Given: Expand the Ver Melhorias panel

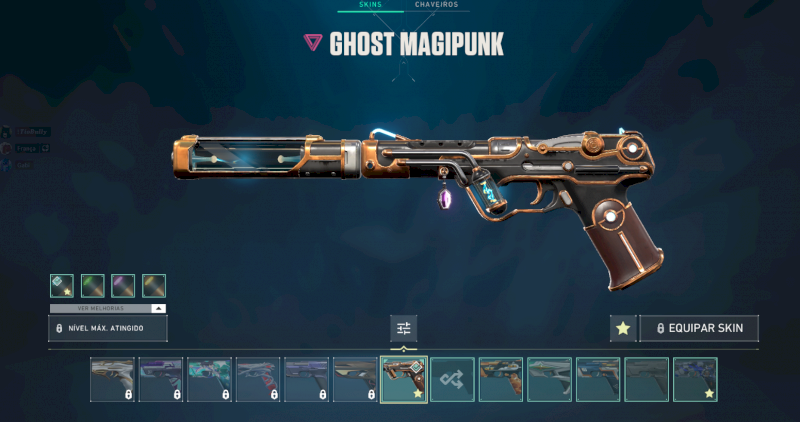Looking at the screenshot, I should [x=108, y=308].
